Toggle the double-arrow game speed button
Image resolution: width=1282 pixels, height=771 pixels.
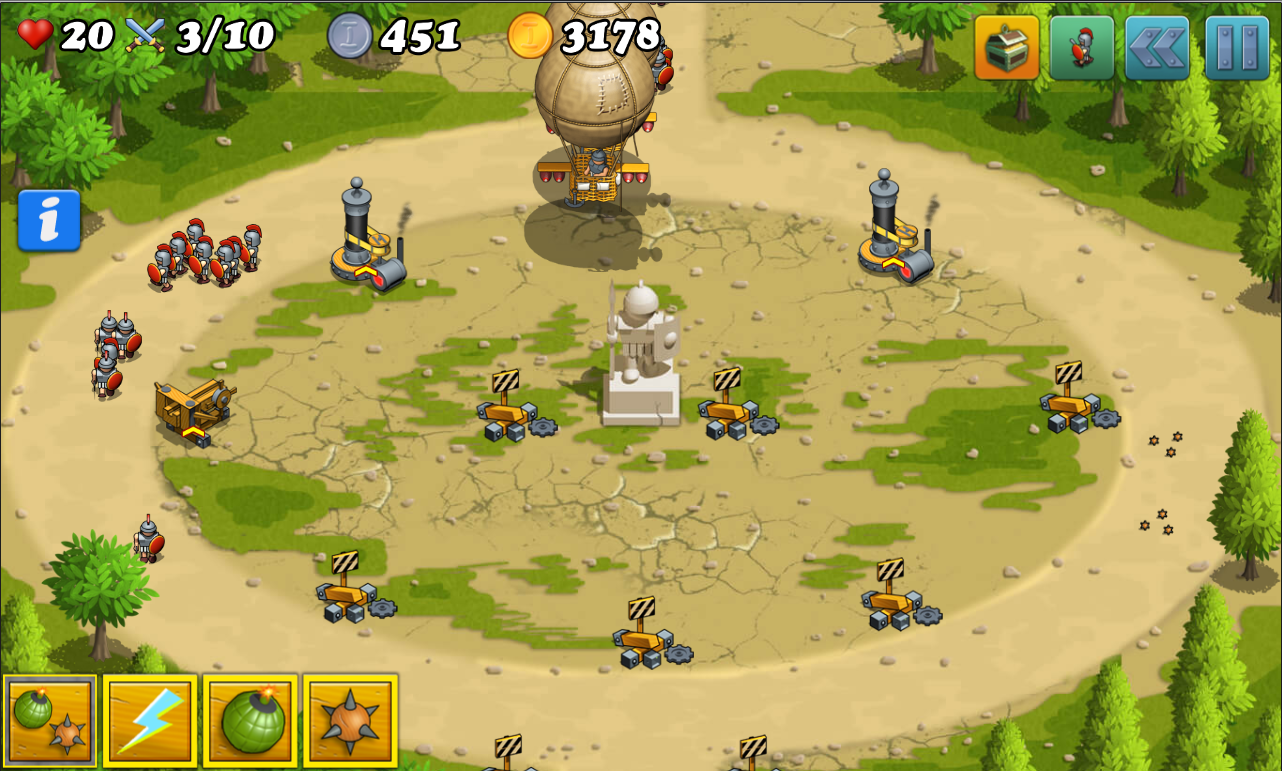click(x=1157, y=47)
